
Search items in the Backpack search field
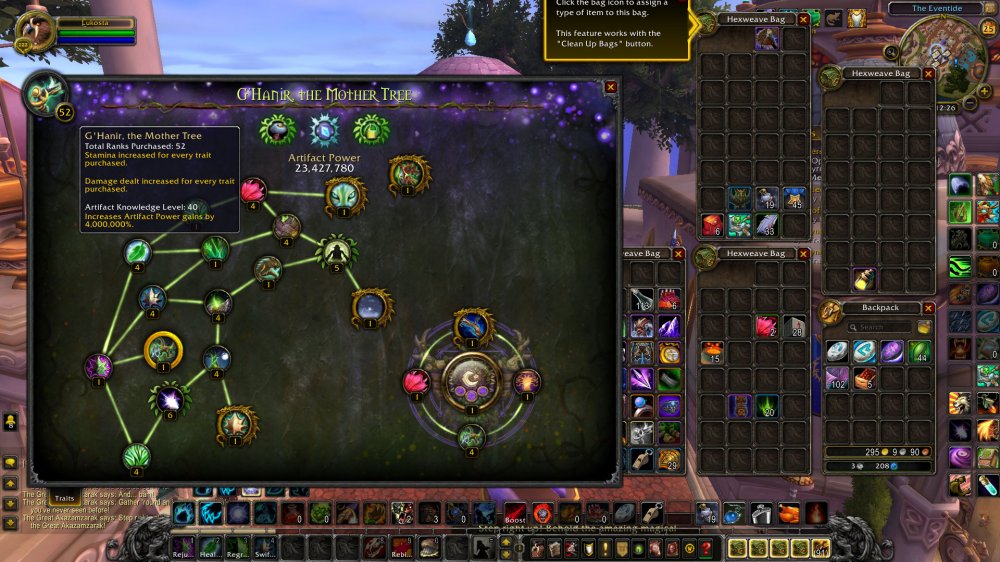click(x=880, y=327)
